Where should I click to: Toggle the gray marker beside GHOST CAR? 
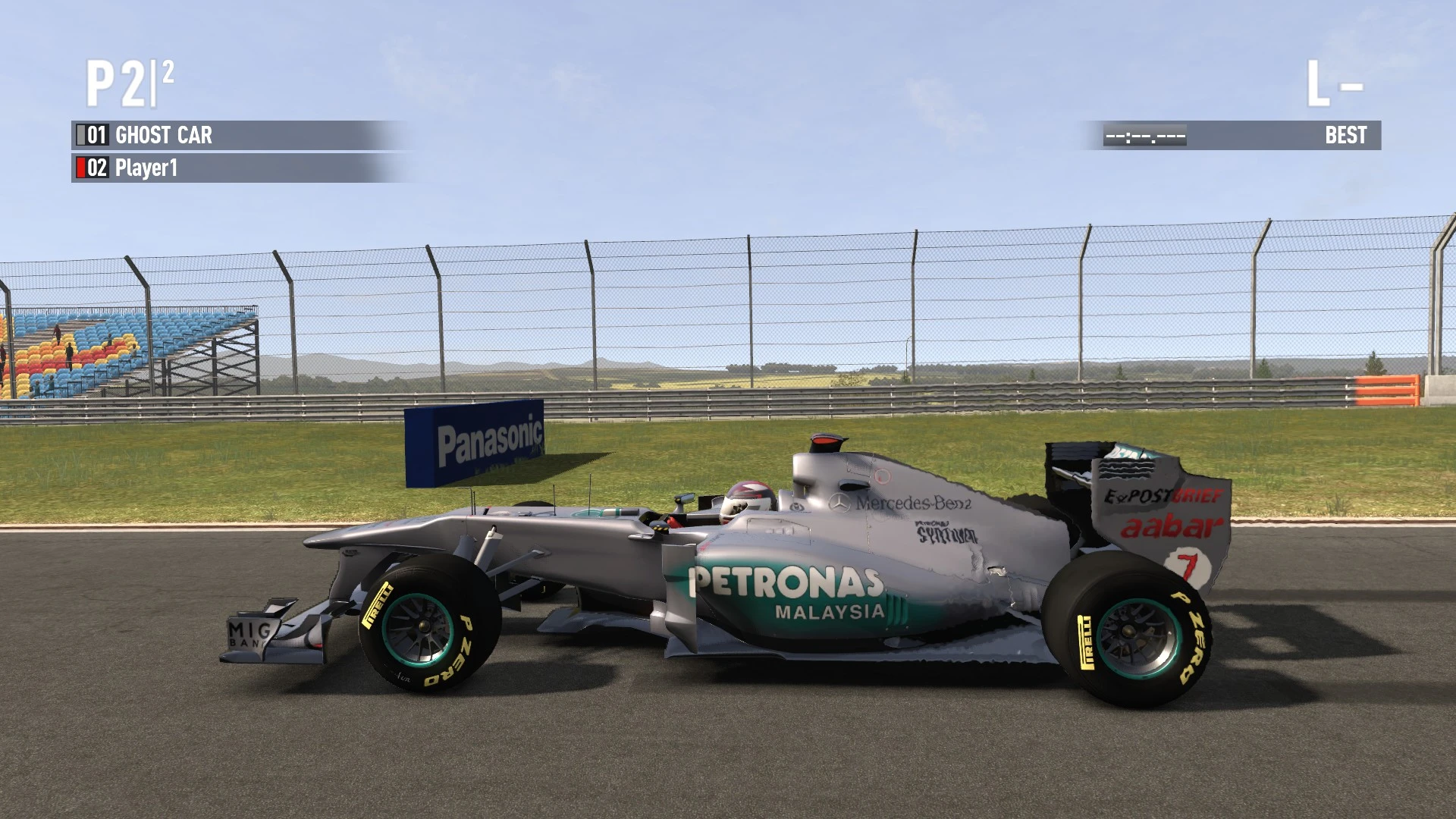[80, 136]
